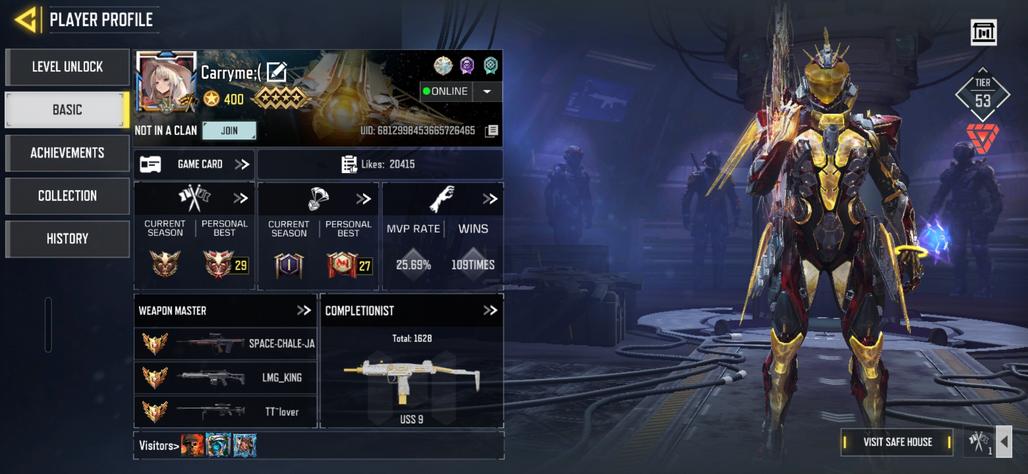Visit the Safe House
The image size is (1028, 474).
[897, 442]
